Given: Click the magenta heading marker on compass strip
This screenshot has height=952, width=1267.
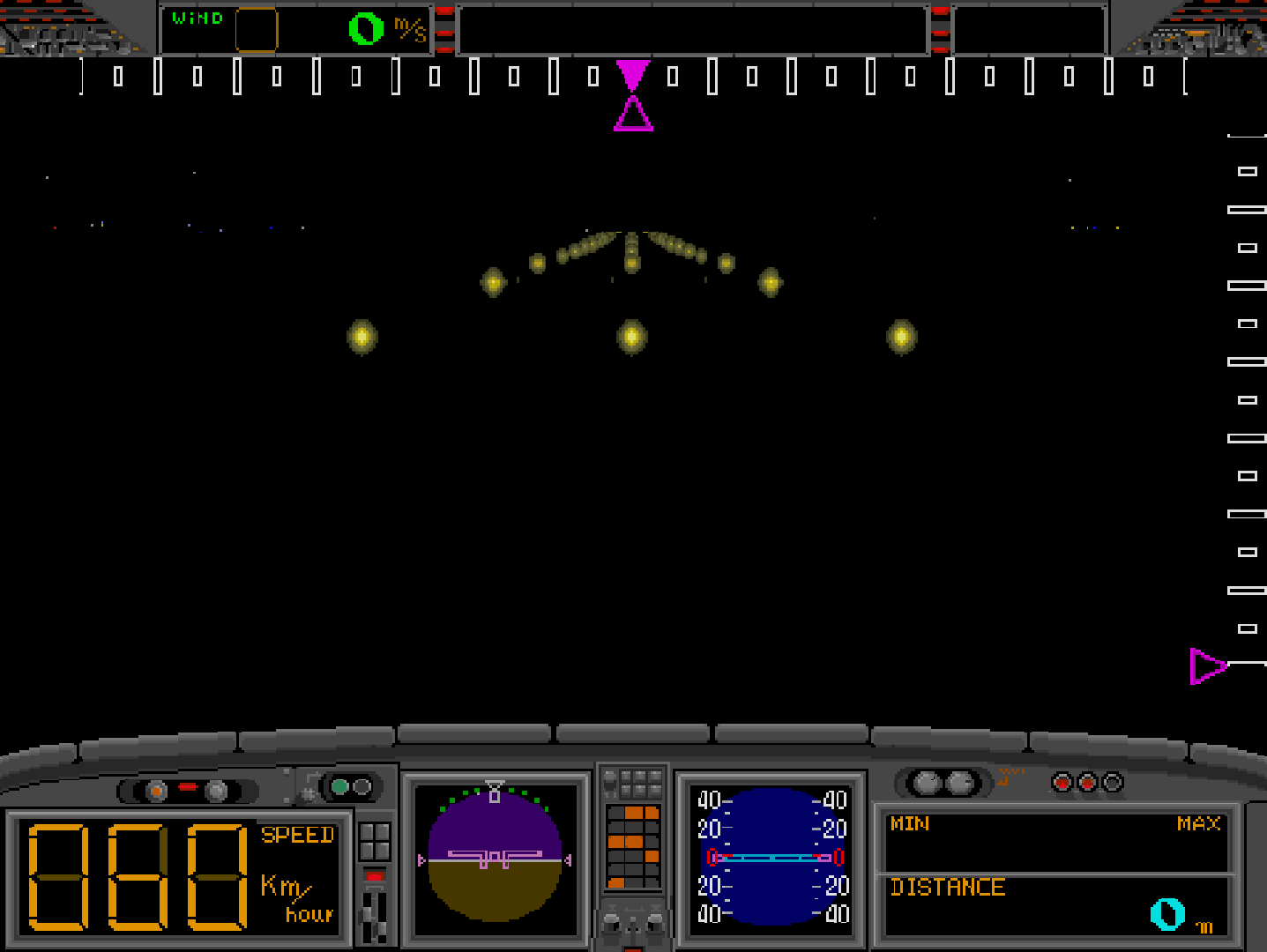Looking at the screenshot, I should click(x=633, y=95).
